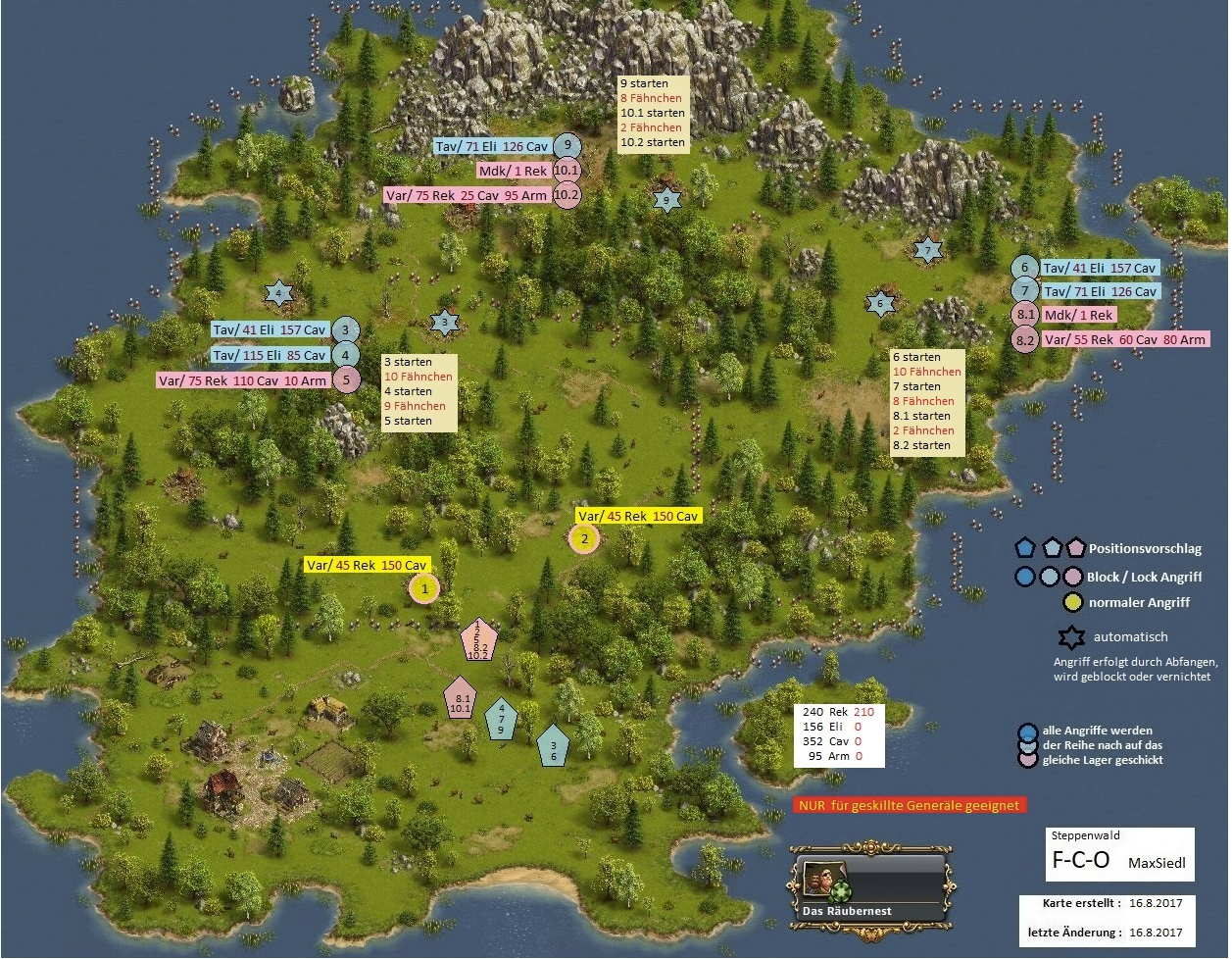Viewport: 1232px width, 959px height.
Task: Click the blue circle marker numbered 6
Action: click(x=1024, y=268)
